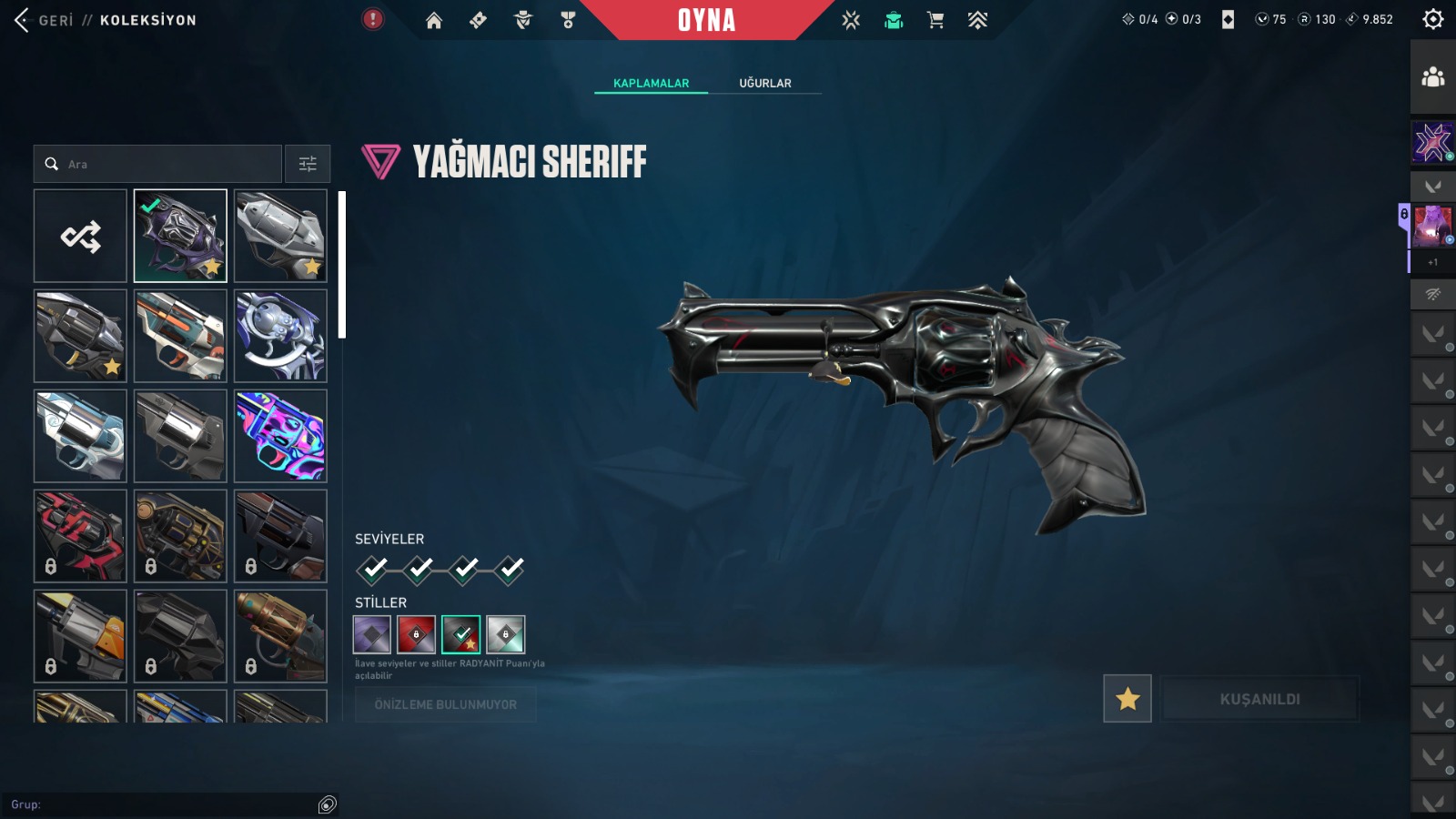Choose the red style variant swatch
The width and height of the screenshot is (1456, 819).
tap(417, 634)
